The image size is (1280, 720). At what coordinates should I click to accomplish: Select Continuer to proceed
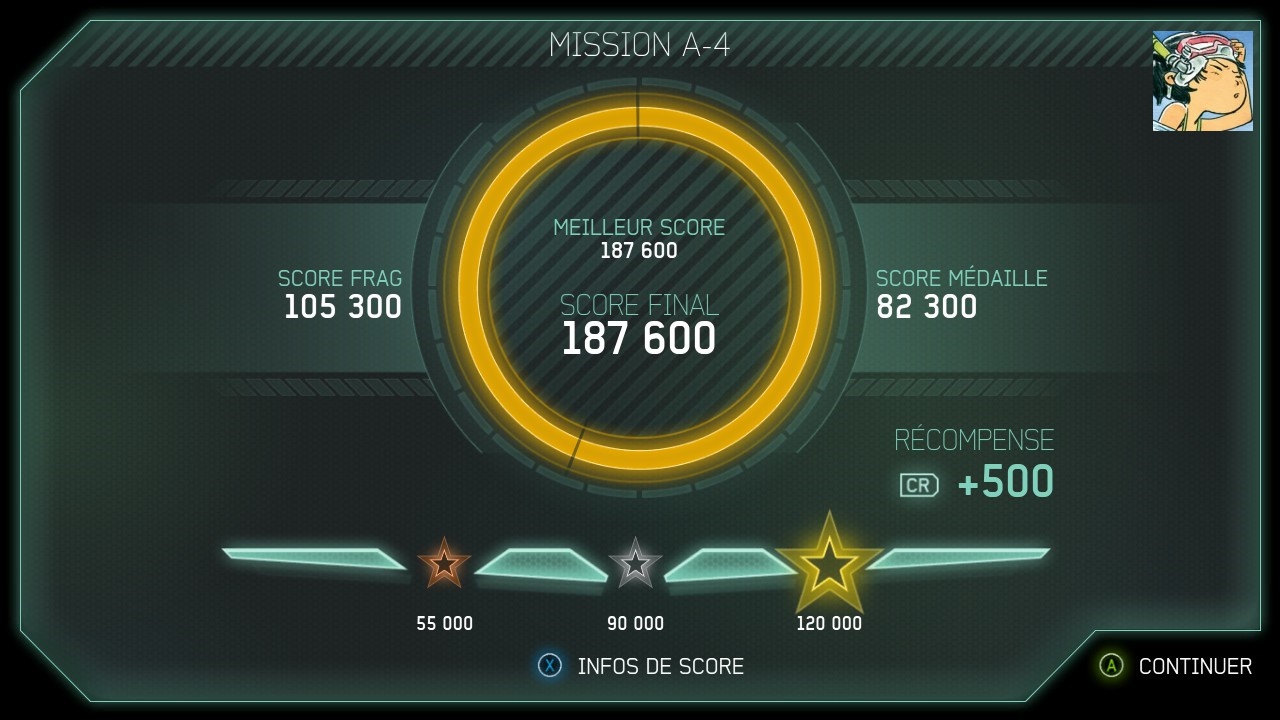(x=1176, y=666)
